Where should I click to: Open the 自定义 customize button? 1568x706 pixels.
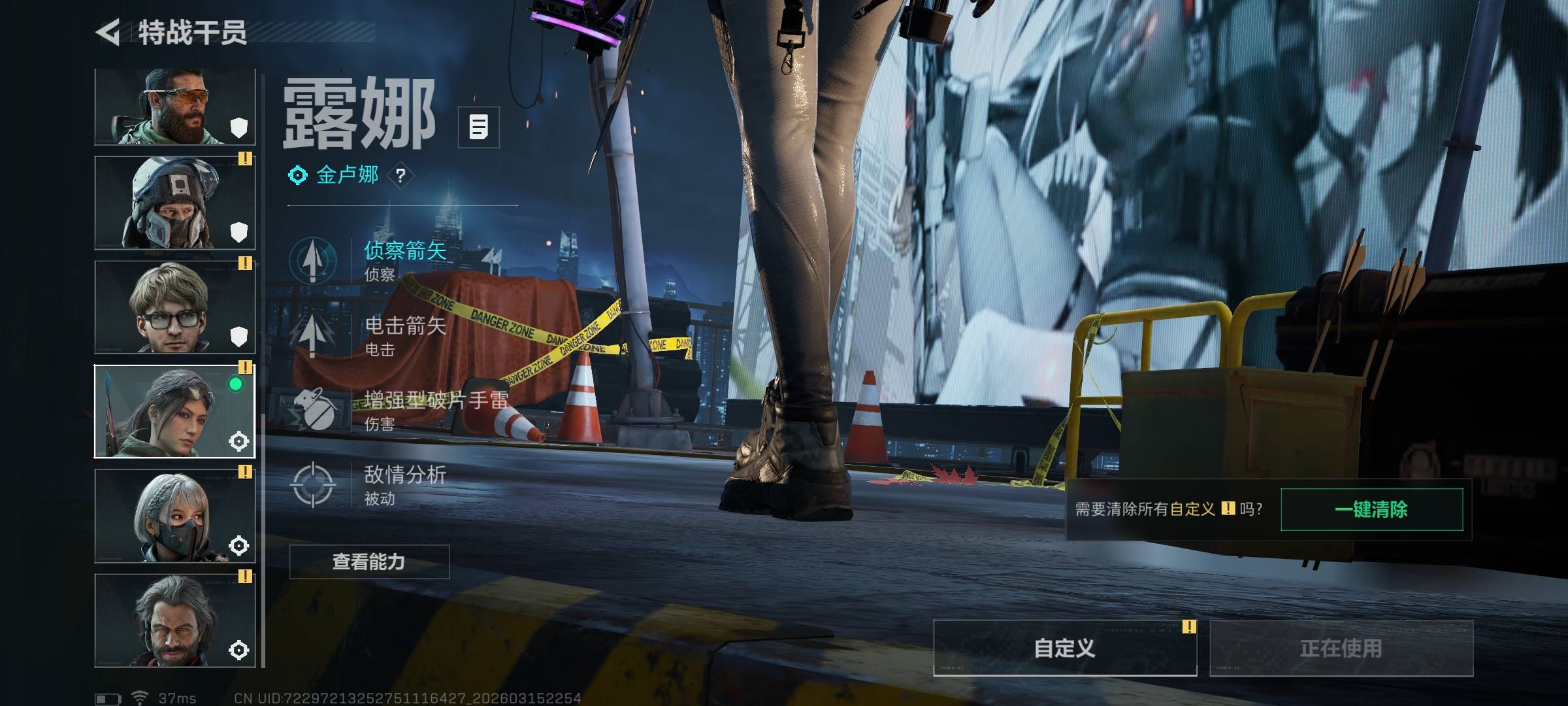click(1064, 648)
